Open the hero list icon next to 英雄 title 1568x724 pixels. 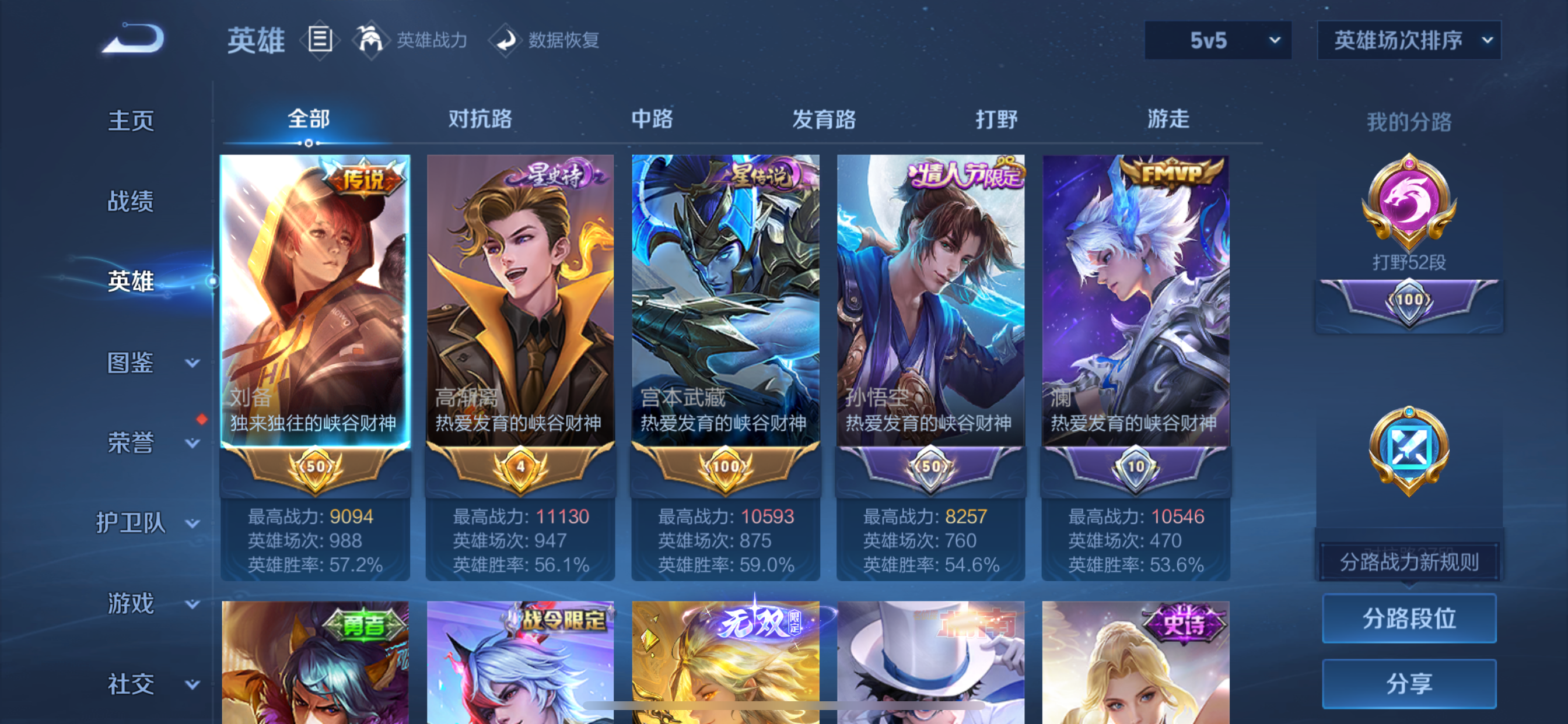coord(320,40)
